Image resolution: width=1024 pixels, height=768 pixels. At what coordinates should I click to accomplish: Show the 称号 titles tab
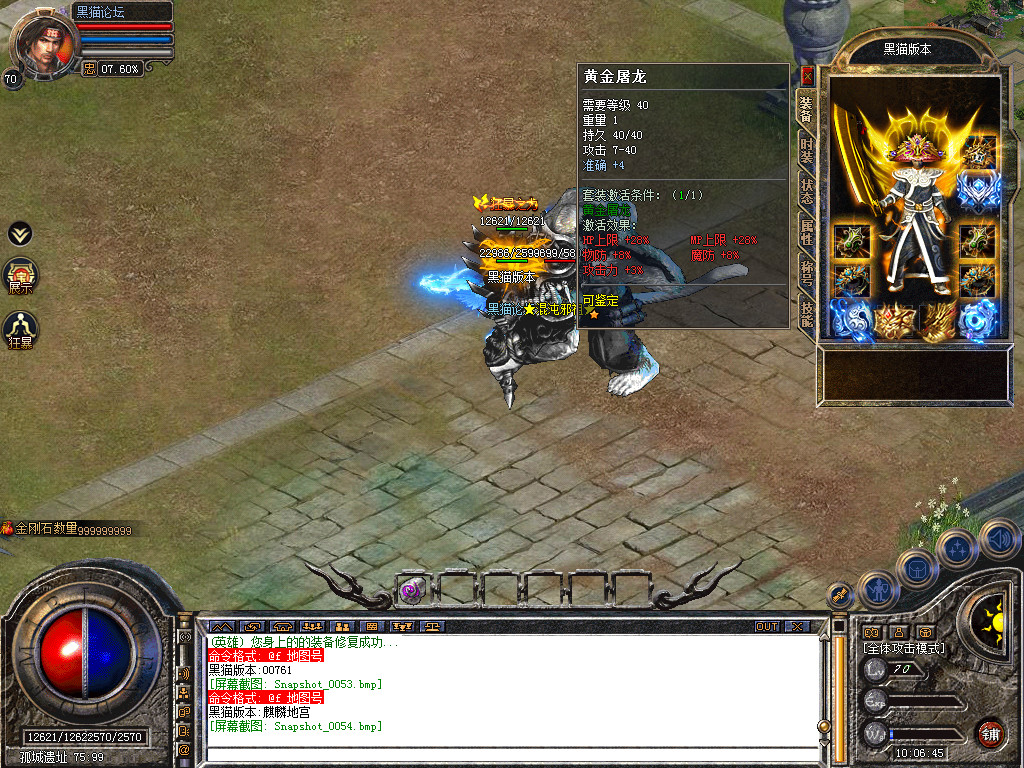(806, 272)
